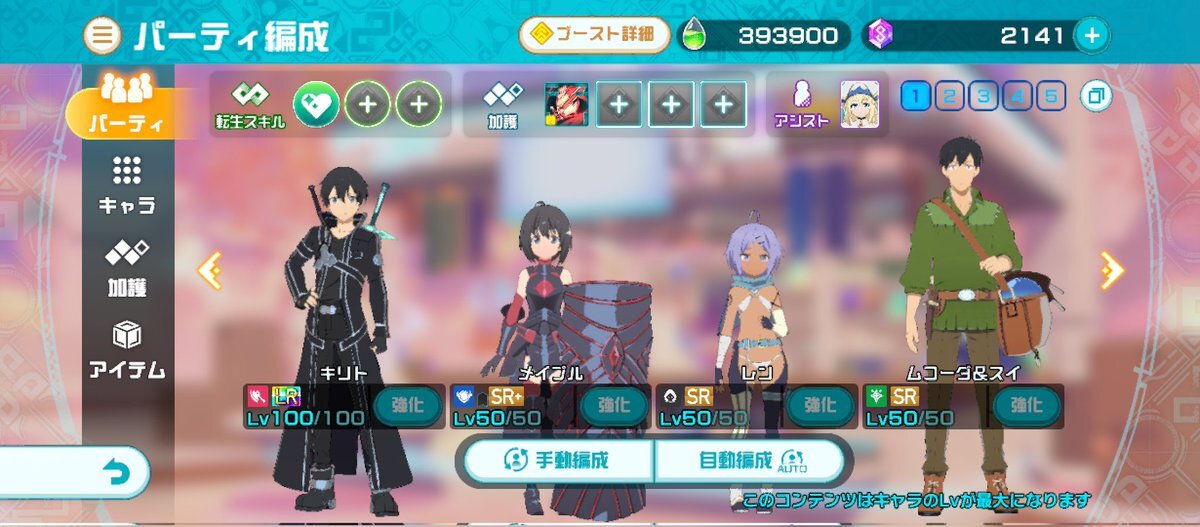This screenshot has width=1200, height=527.
Task: Show previous party with left arrow
Action: [210, 270]
